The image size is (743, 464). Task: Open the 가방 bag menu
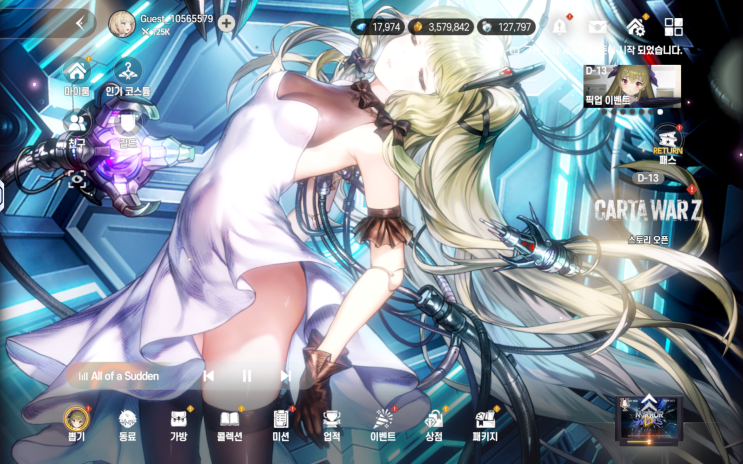click(x=179, y=422)
